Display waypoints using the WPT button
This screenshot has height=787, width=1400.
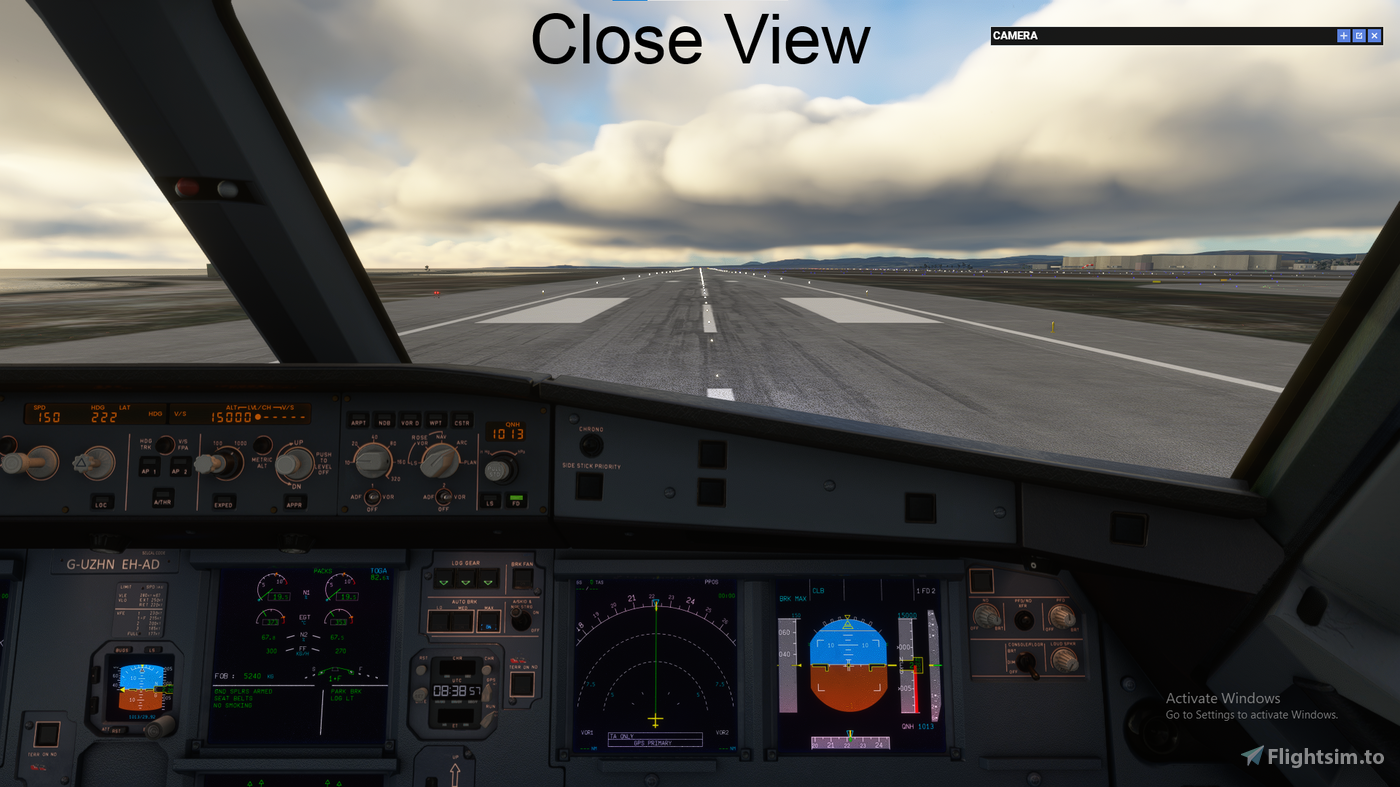pyautogui.click(x=436, y=423)
